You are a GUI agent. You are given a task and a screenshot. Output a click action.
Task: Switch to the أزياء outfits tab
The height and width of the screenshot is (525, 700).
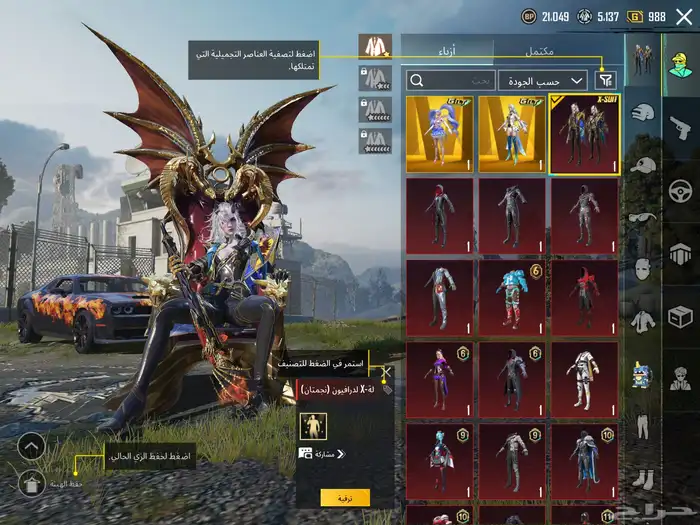(x=447, y=50)
